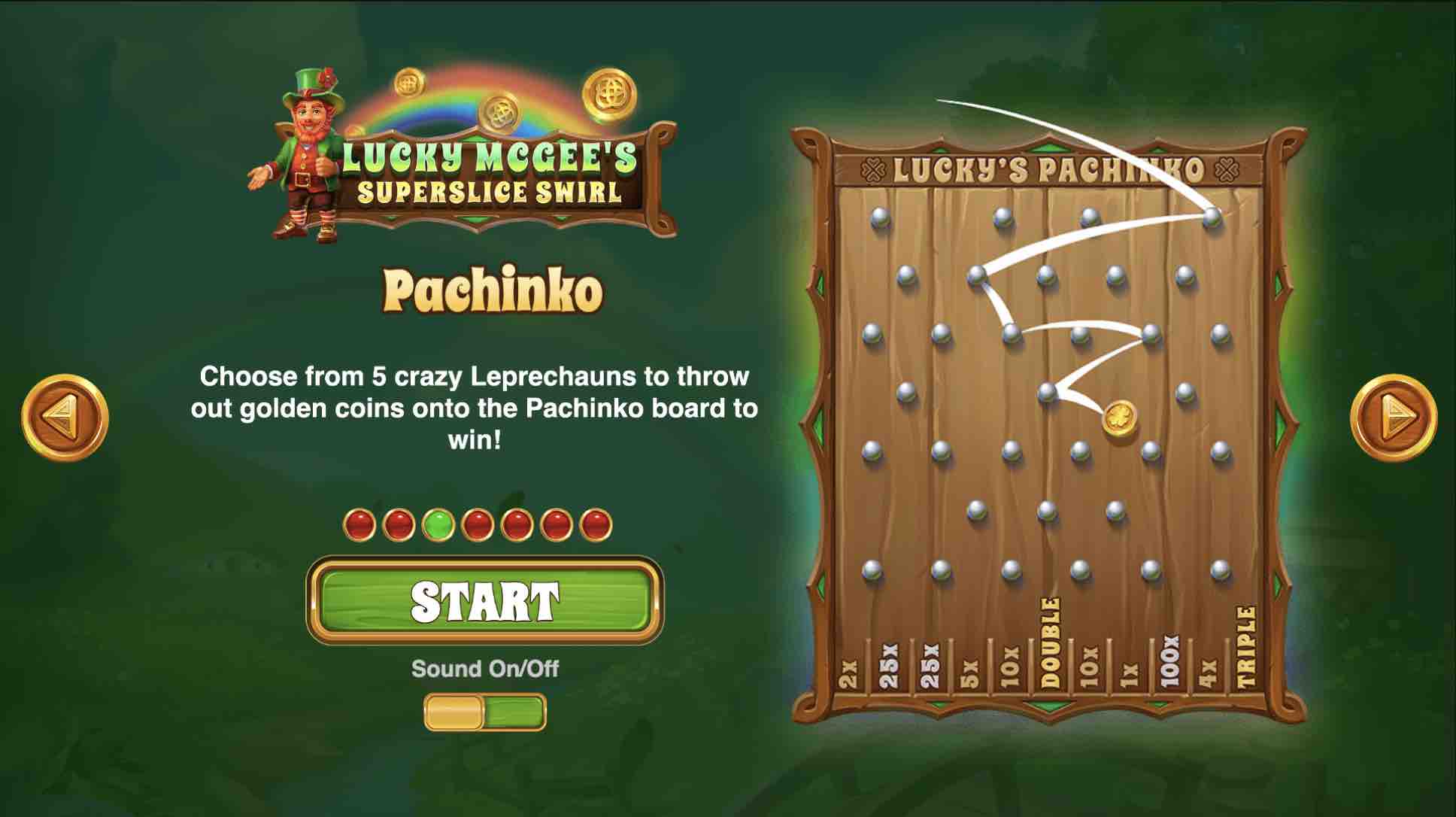Toggle the Sound On/Off switch
The height and width of the screenshot is (817, 1456).
coord(485,712)
